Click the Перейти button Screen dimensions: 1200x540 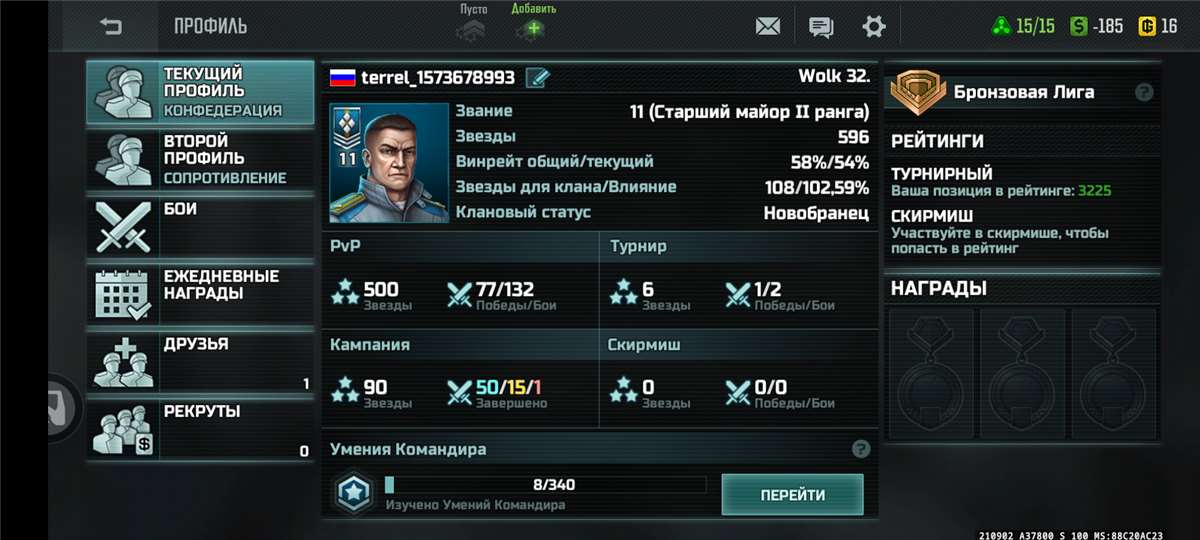coord(792,495)
